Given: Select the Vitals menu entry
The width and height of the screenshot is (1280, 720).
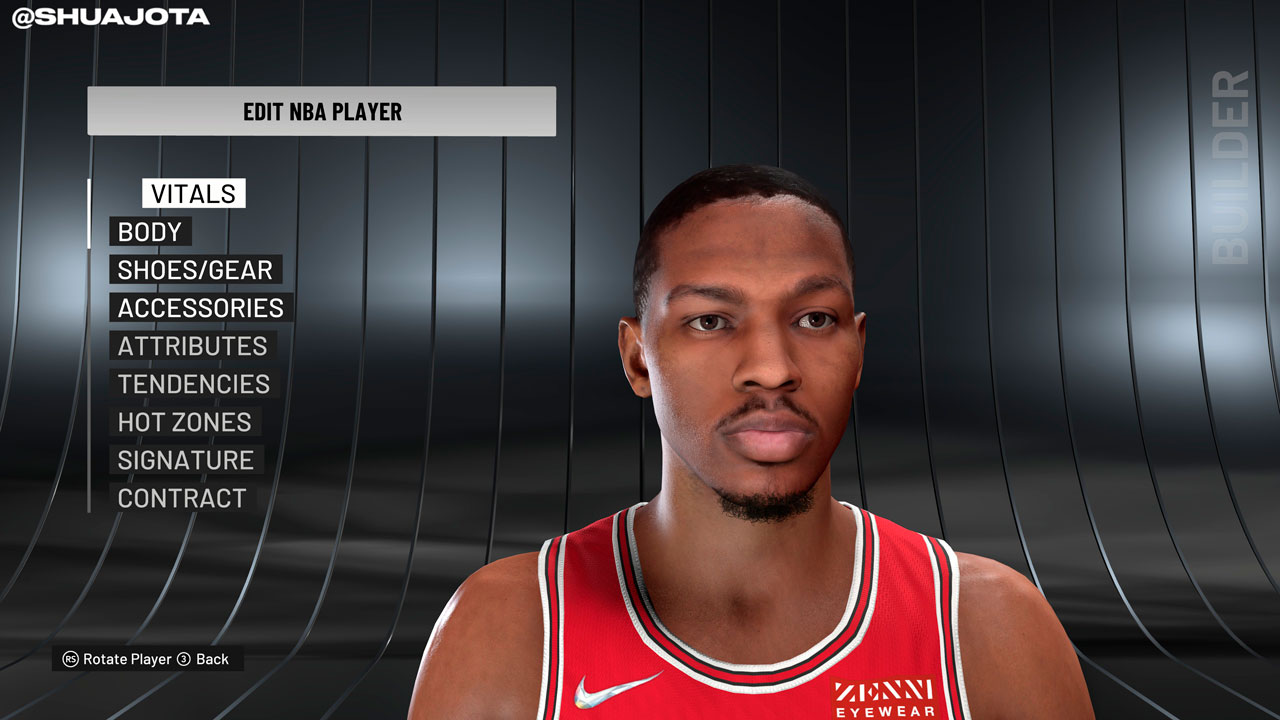Looking at the screenshot, I should [x=193, y=194].
